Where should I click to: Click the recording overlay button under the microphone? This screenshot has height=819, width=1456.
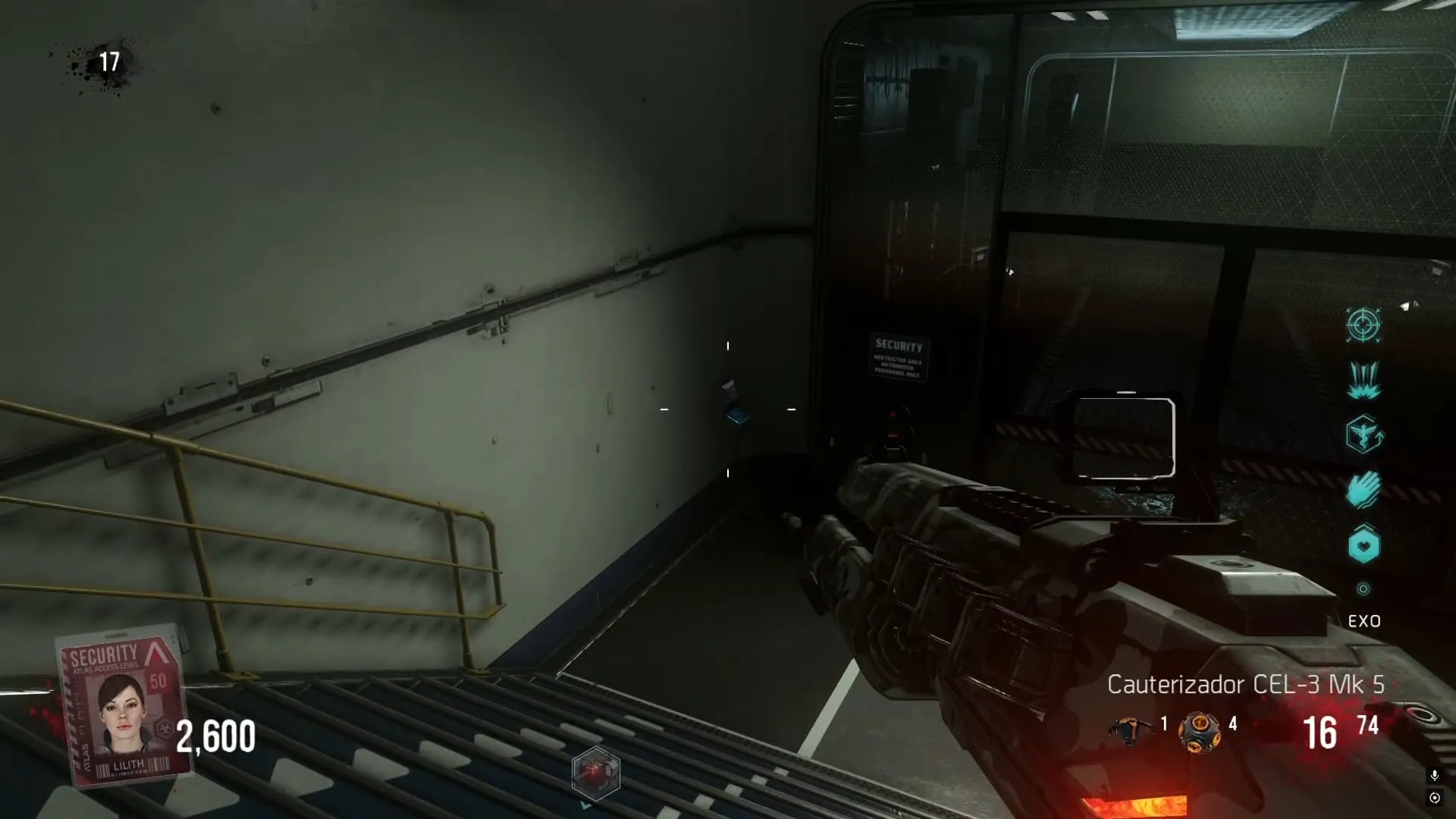click(x=1434, y=798)
